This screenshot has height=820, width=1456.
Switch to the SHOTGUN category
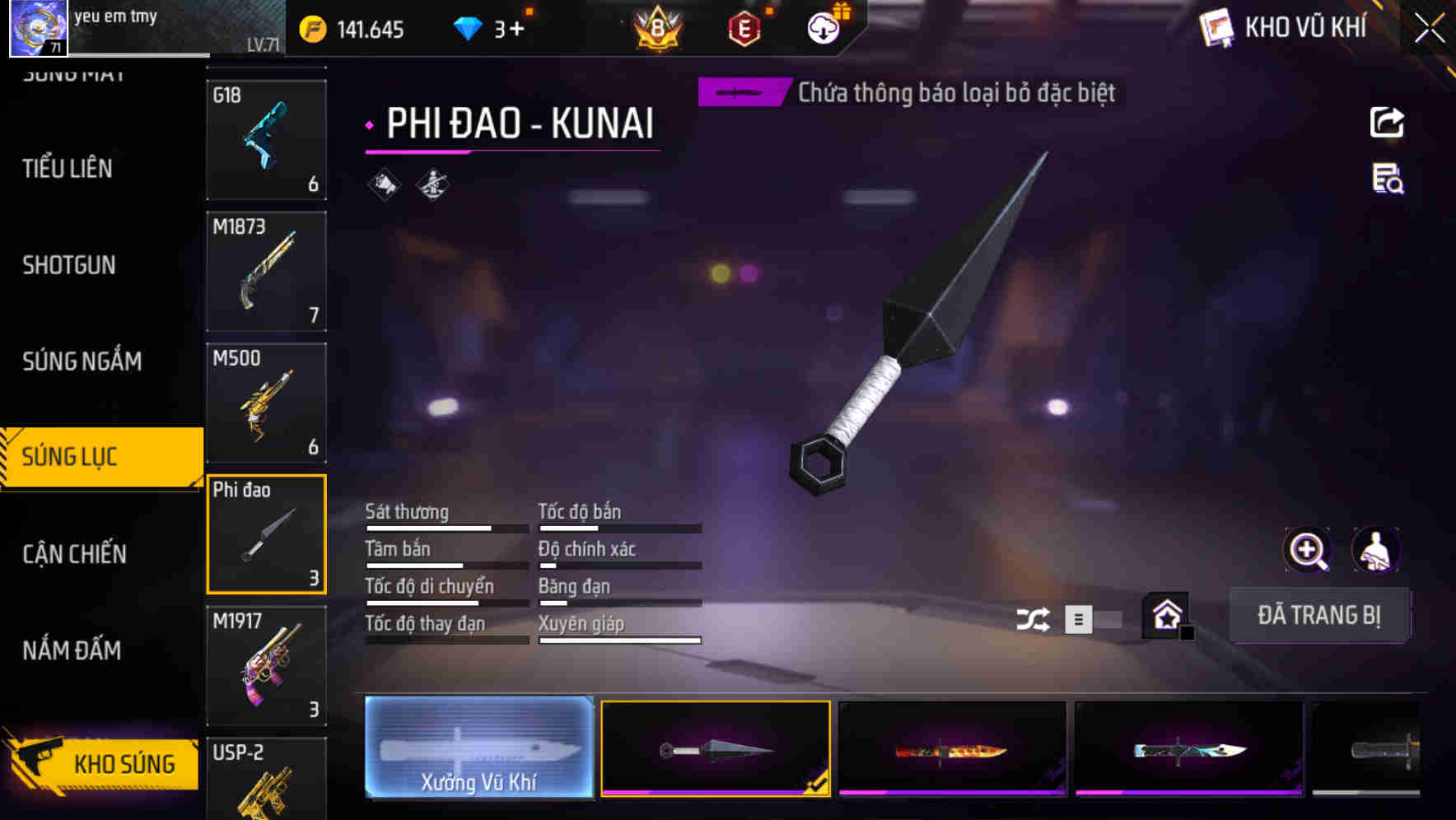[x=70, y=265]
